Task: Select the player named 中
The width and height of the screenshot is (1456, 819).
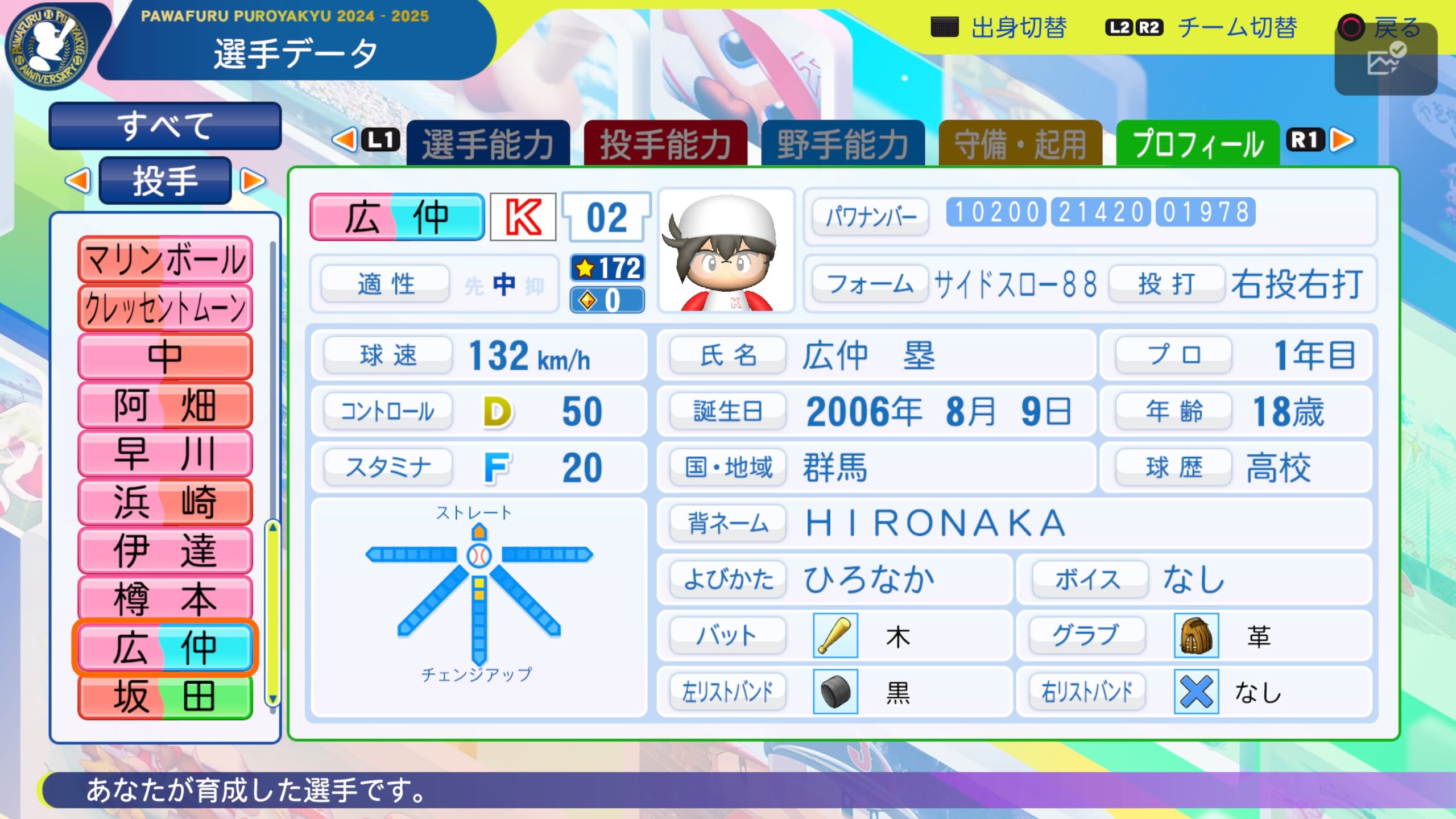Action: coord(165,357)
